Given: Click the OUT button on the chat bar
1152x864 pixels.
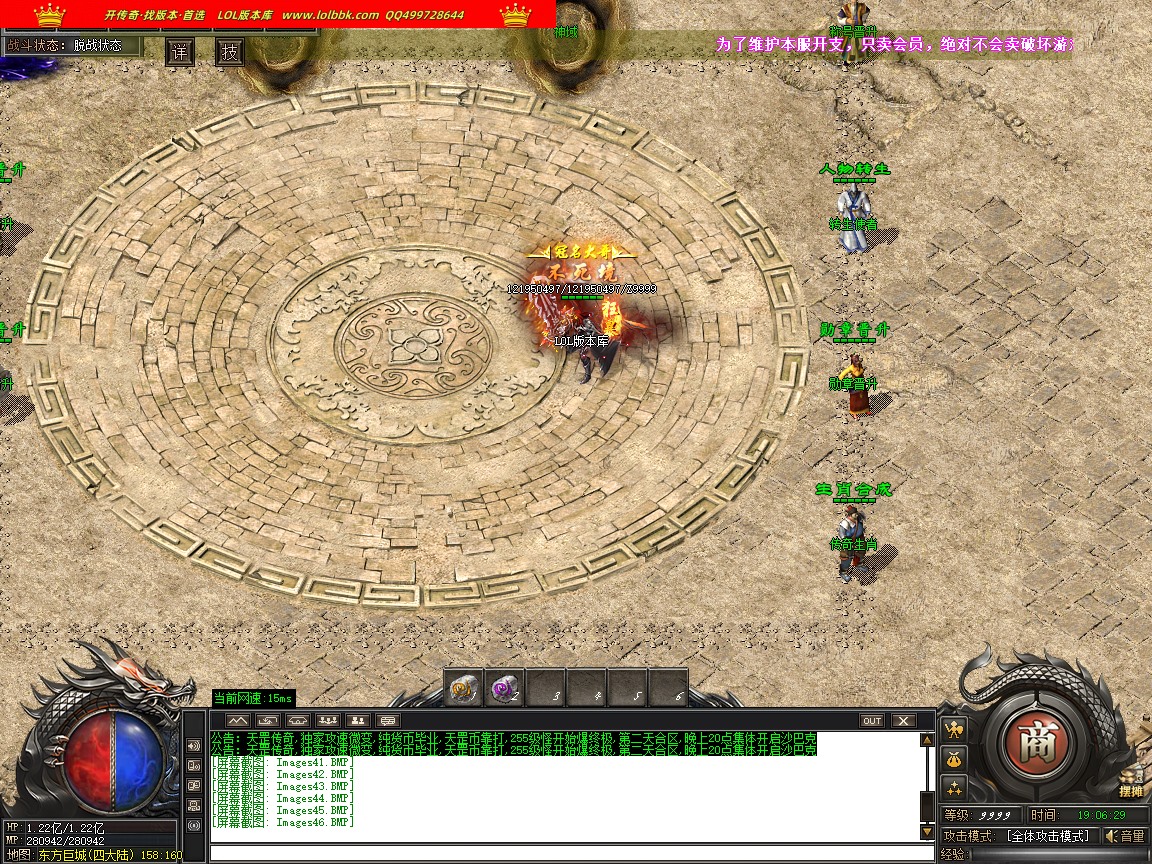Looking at the screenshot, I should pos(872,720).
